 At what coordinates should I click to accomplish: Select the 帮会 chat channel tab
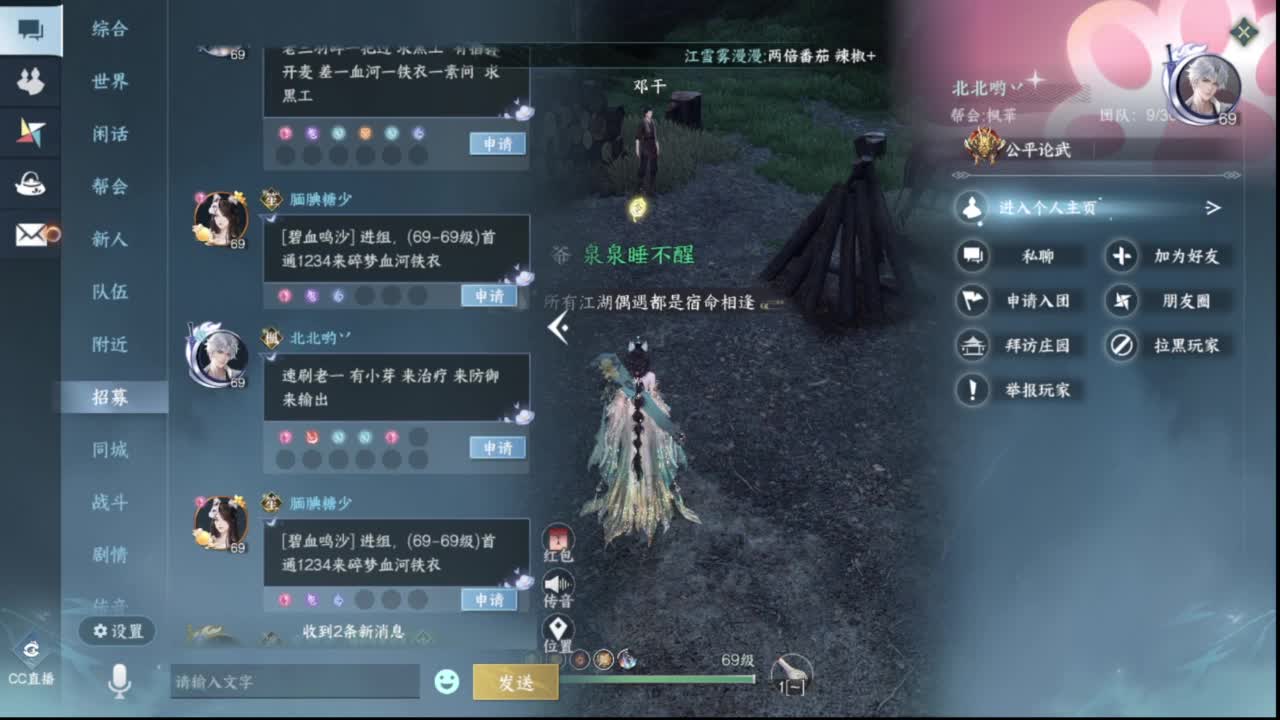[x=110, y=186]
